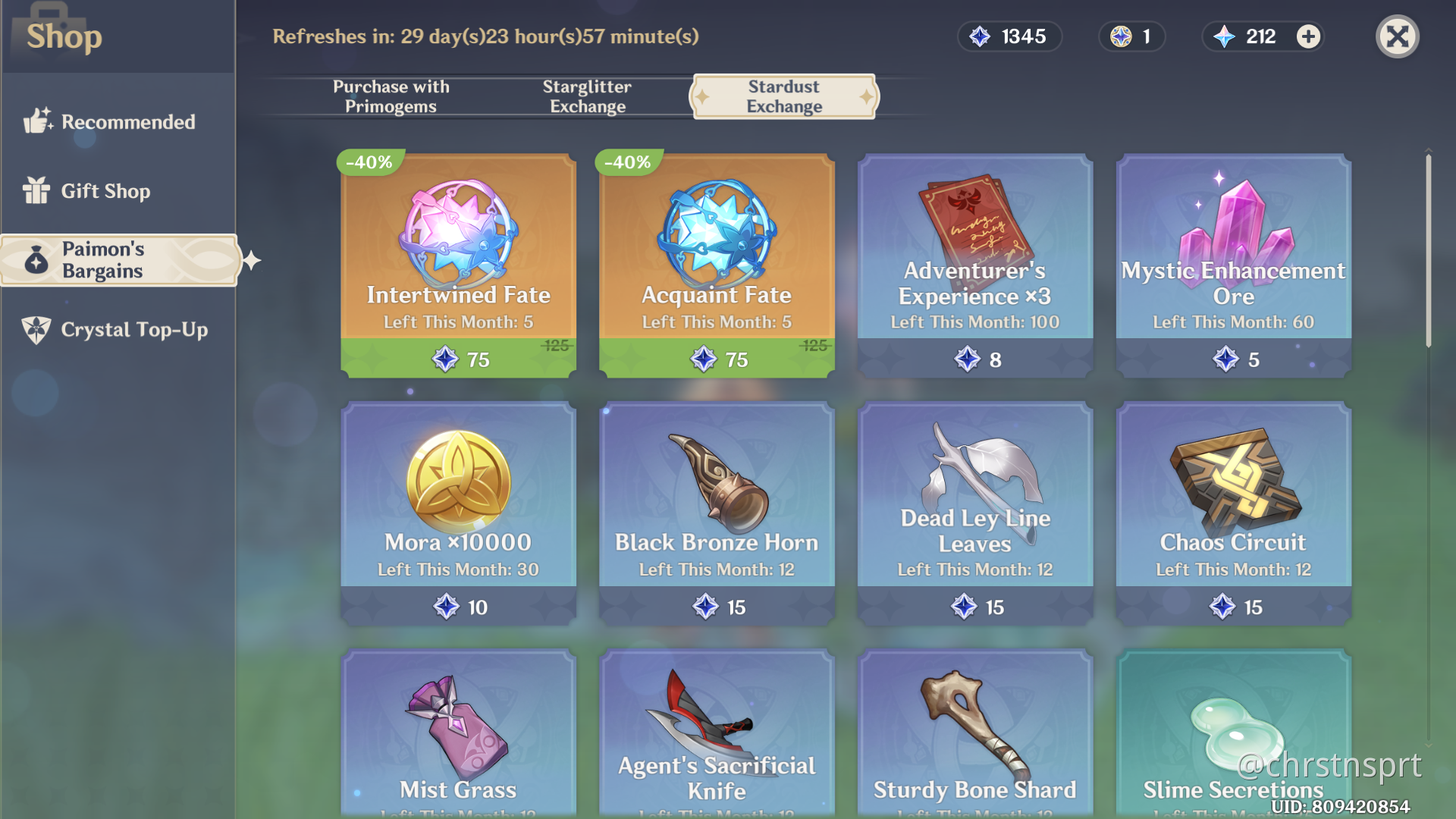This screenshot has height=819, width=1456.
Task: Click the Masterless Starglitter currency counter
Action: 1131,36
